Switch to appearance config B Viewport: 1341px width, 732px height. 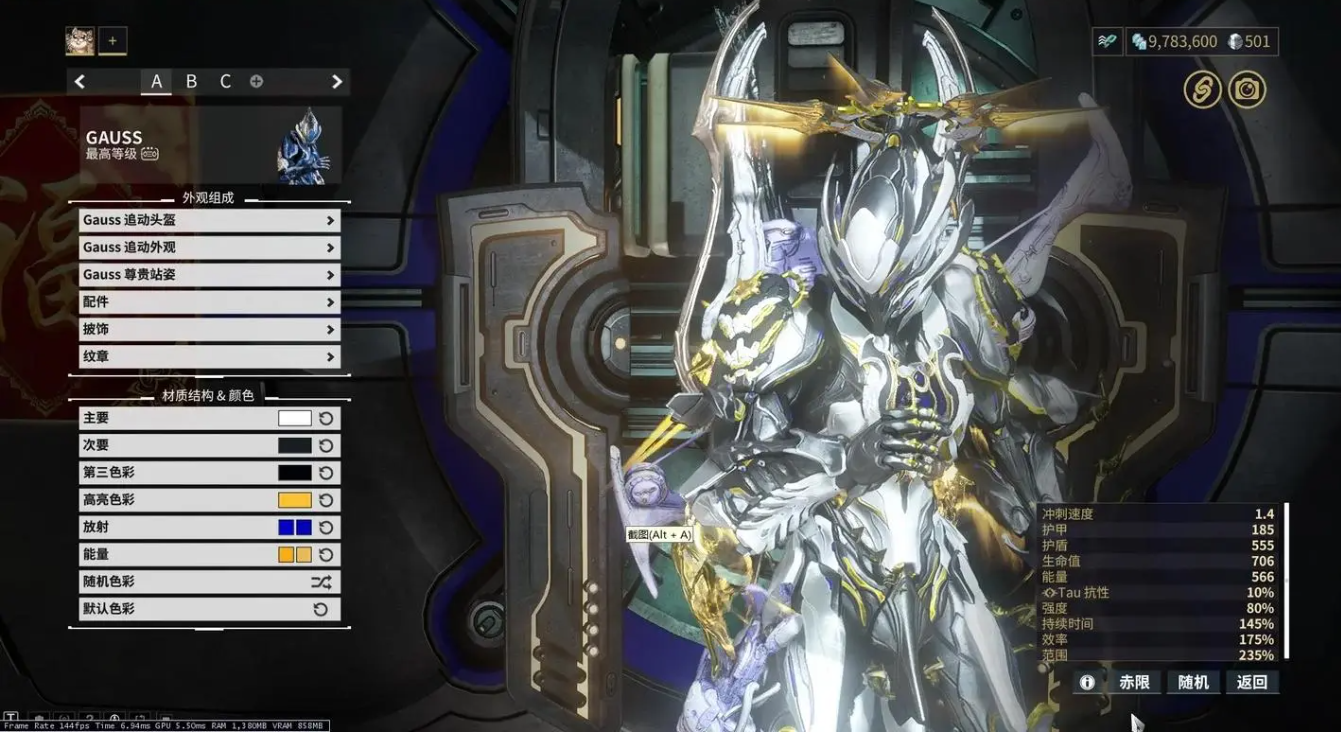click(191, 81)
